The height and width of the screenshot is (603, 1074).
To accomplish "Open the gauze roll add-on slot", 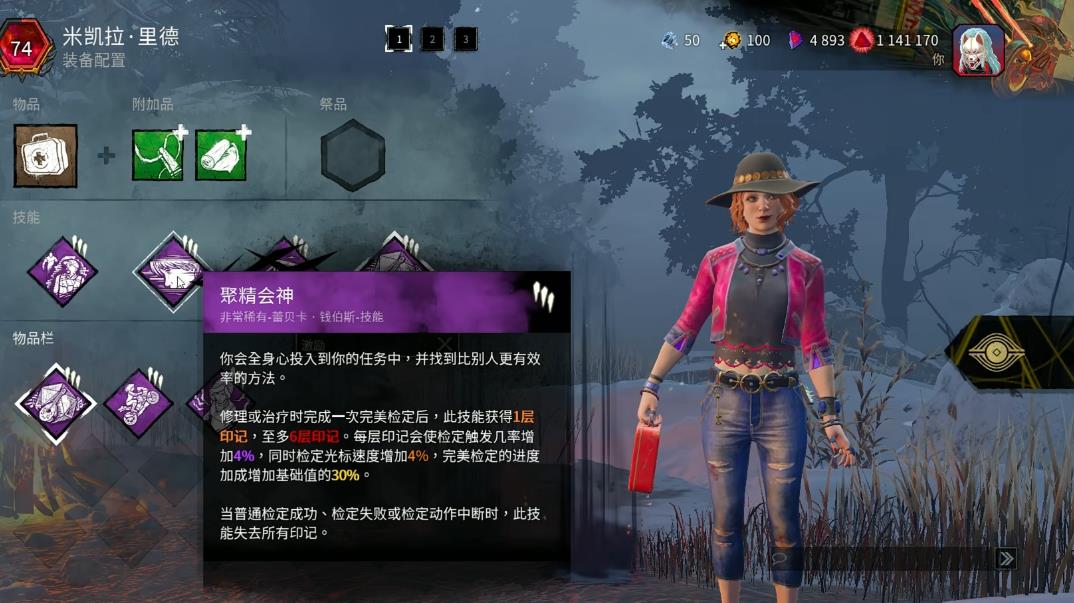I will click(x=221, y=156).
